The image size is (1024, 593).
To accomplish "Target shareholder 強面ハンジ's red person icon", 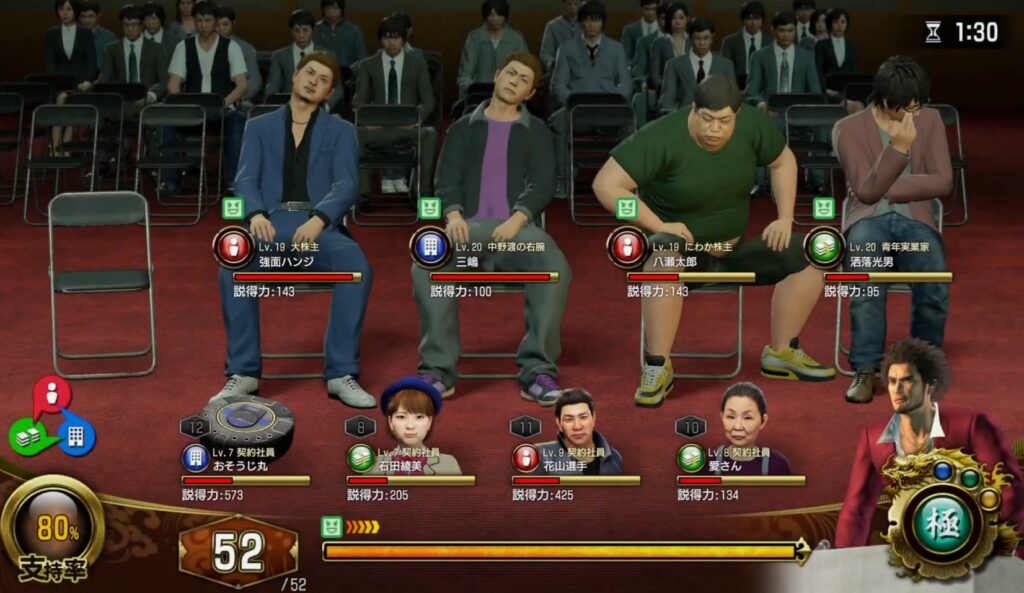I will click(x=232, y=247).
